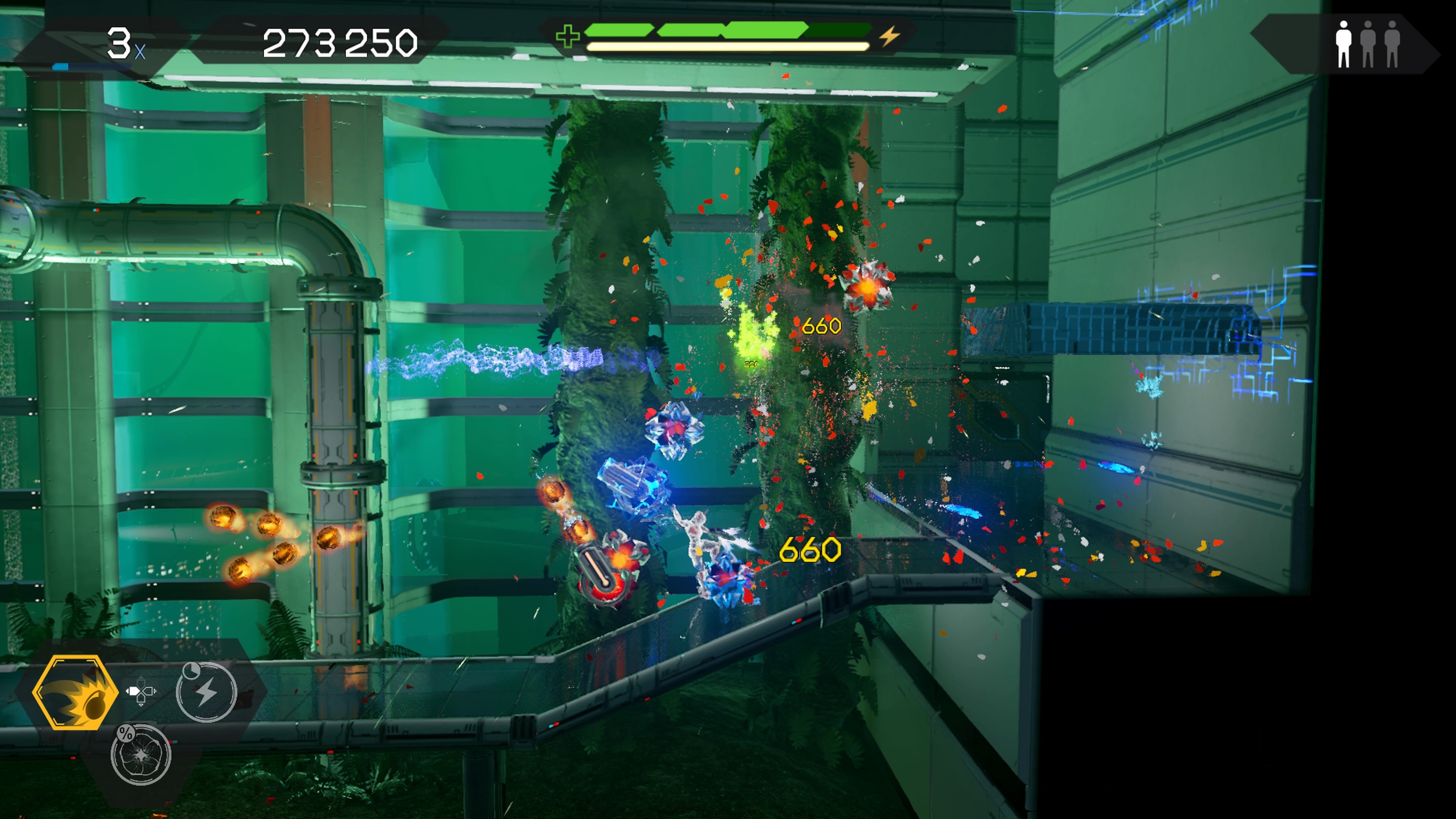The height and width of the screenshot is (819, 1456).
Task: Click the cooldown clock badge on lightning augment
Action: coord(191,670)
